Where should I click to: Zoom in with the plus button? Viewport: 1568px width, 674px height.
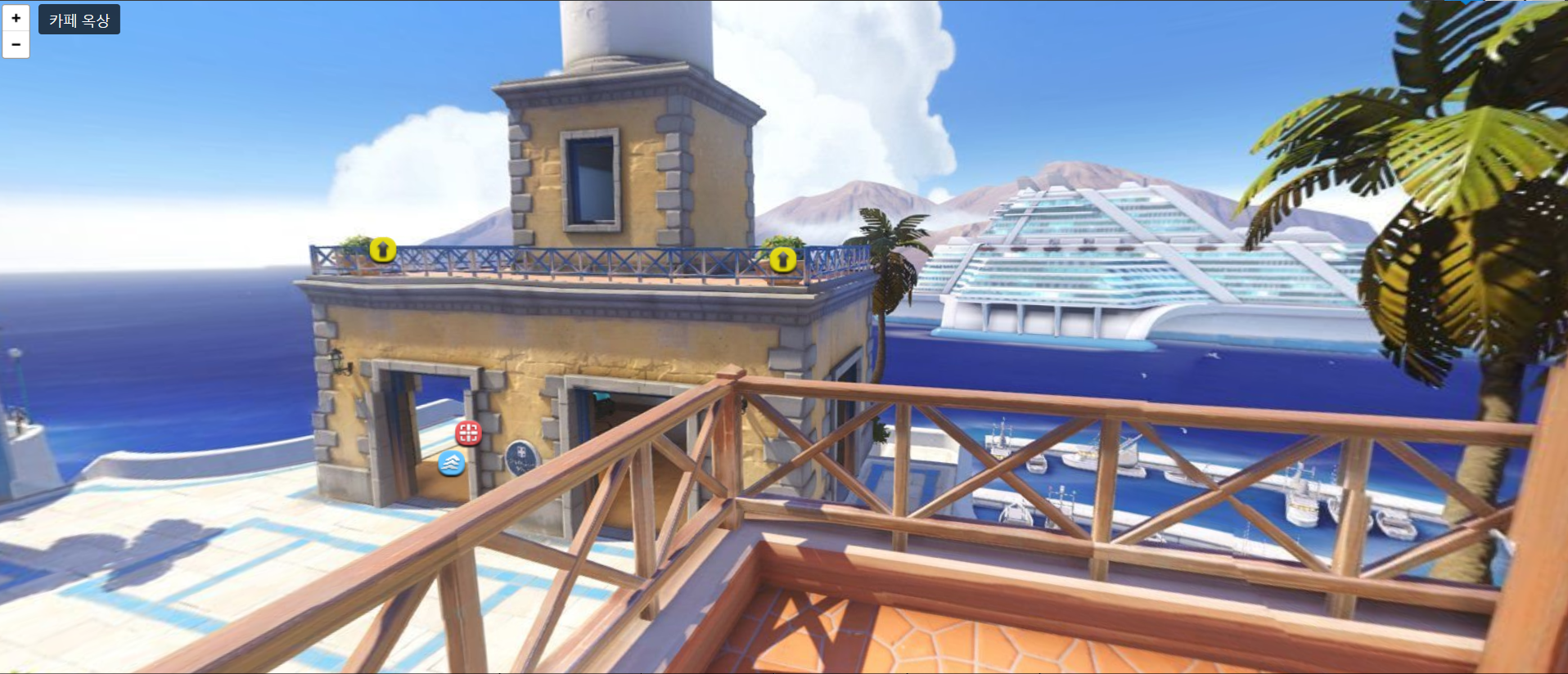16,18
